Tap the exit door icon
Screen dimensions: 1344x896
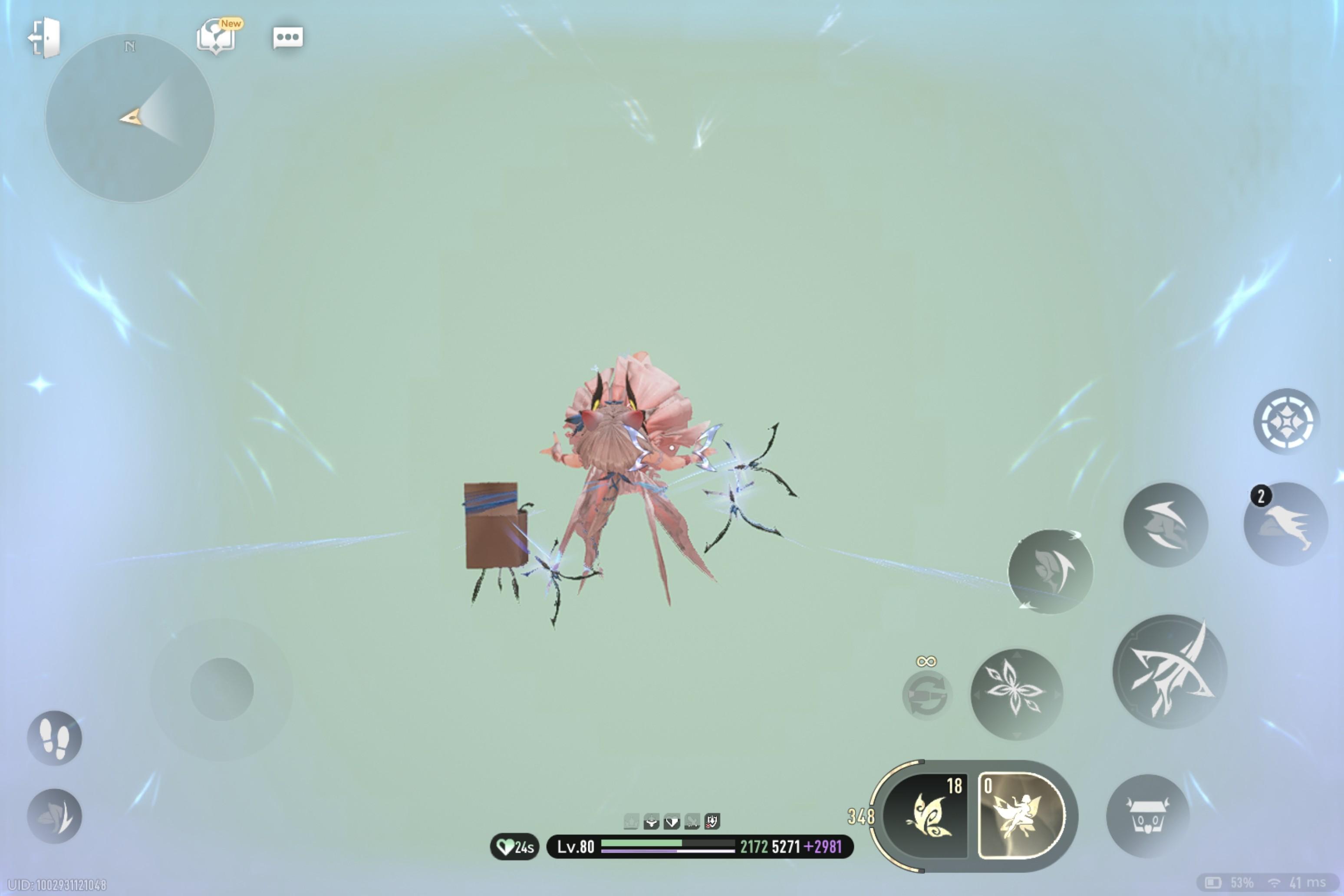[45, 38]
